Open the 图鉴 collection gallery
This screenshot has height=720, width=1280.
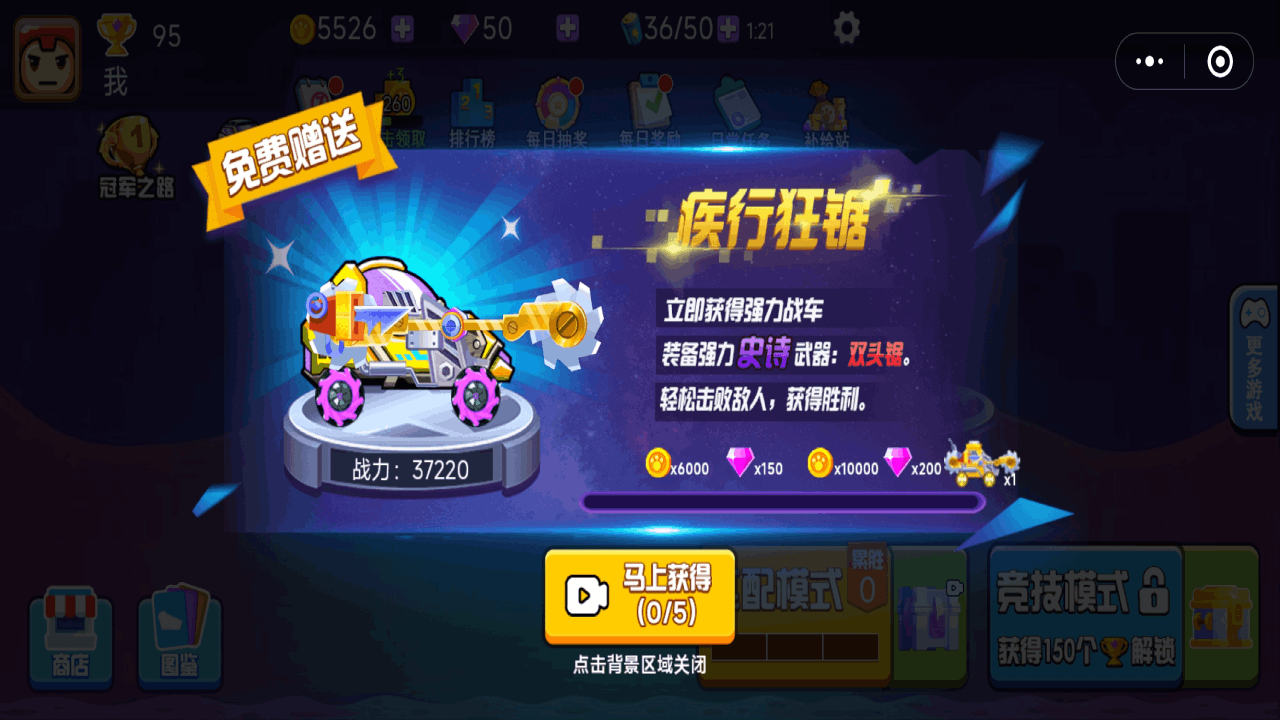point(180,632)
